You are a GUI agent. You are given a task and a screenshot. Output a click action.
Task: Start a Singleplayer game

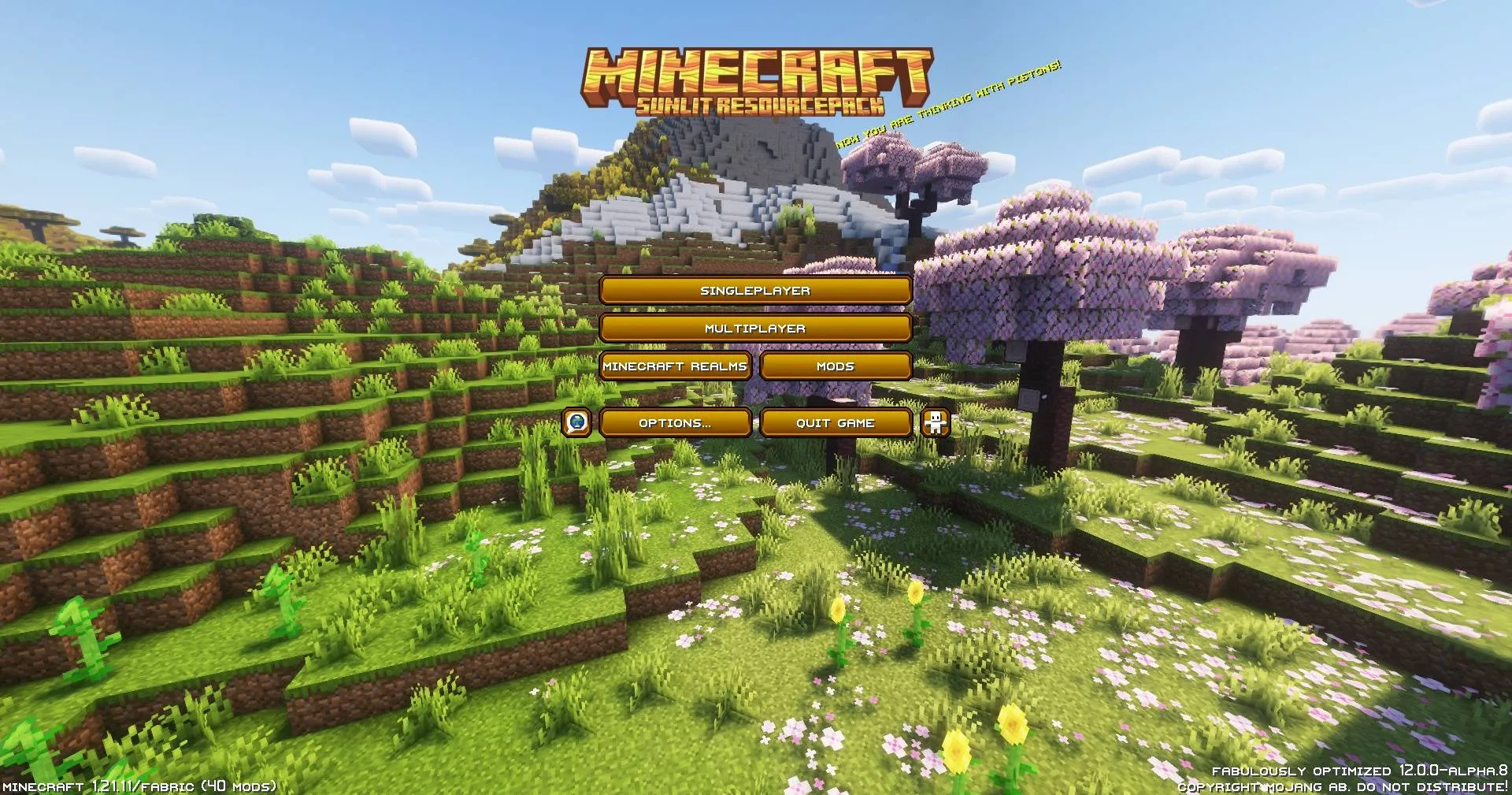(755, 290)
